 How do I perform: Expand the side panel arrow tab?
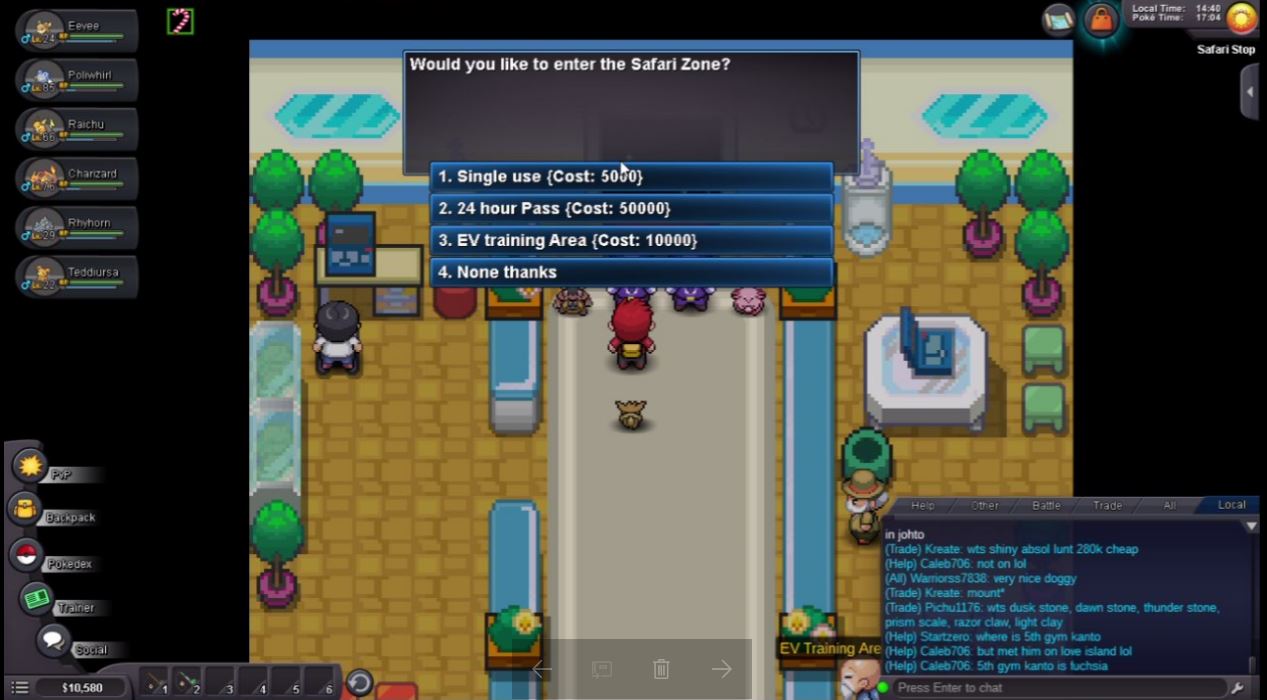pyautogui.click(x=1250, y=92)
